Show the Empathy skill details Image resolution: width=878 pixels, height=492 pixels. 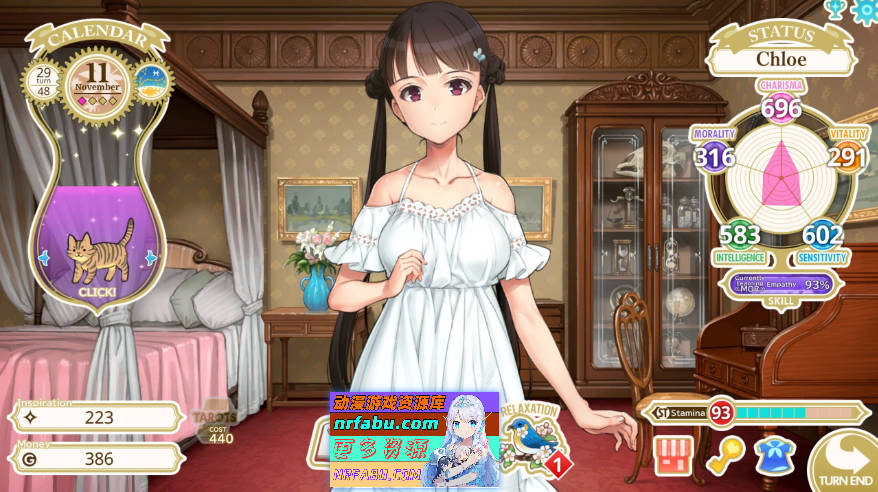click(786, 283)
